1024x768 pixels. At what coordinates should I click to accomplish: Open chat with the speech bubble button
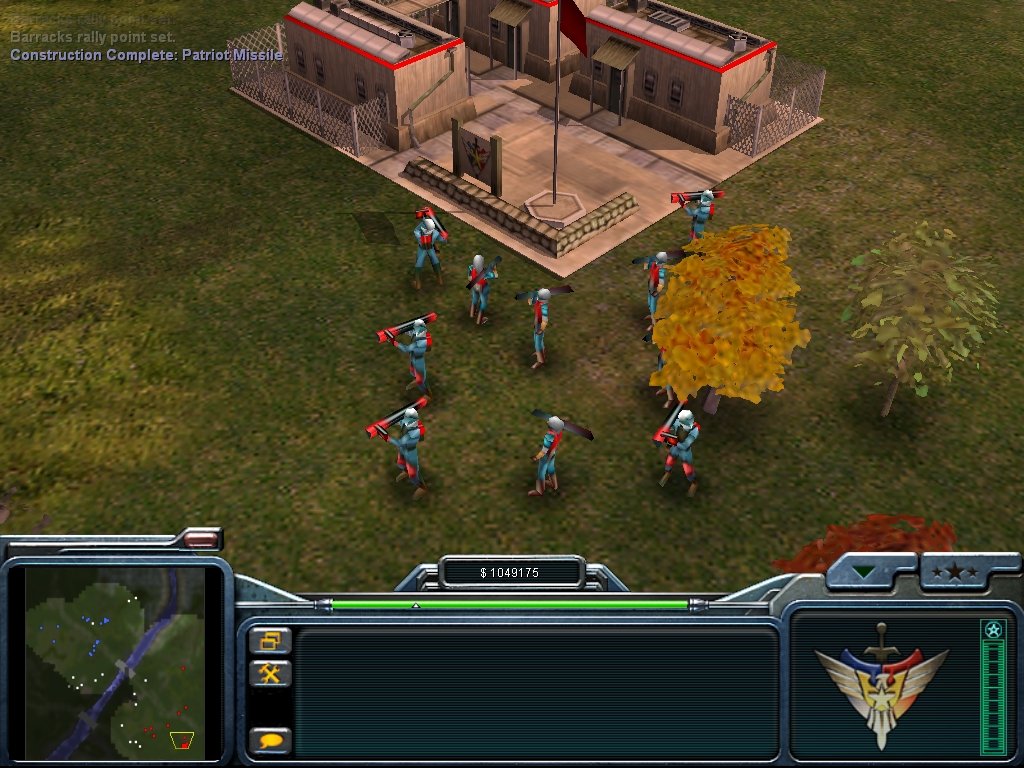pos(270,741)
